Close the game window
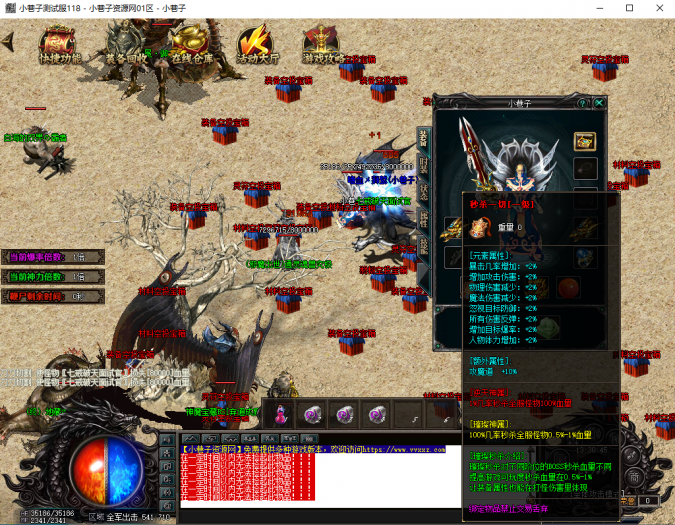The height and width of the screenshot is (525, 675). pyautogui.click(x=657, y=8)
